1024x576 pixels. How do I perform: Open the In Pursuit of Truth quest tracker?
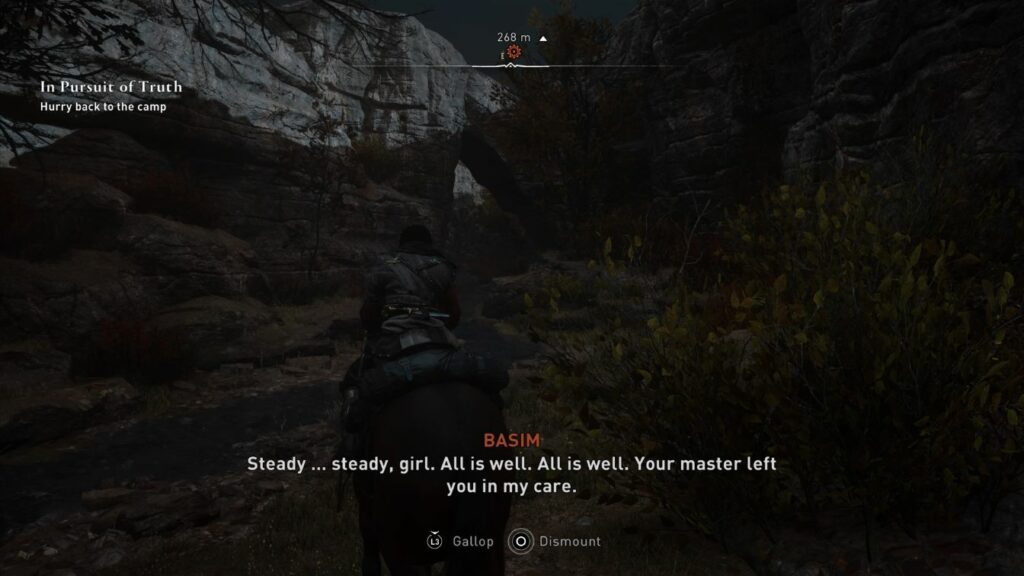point(111,87)
